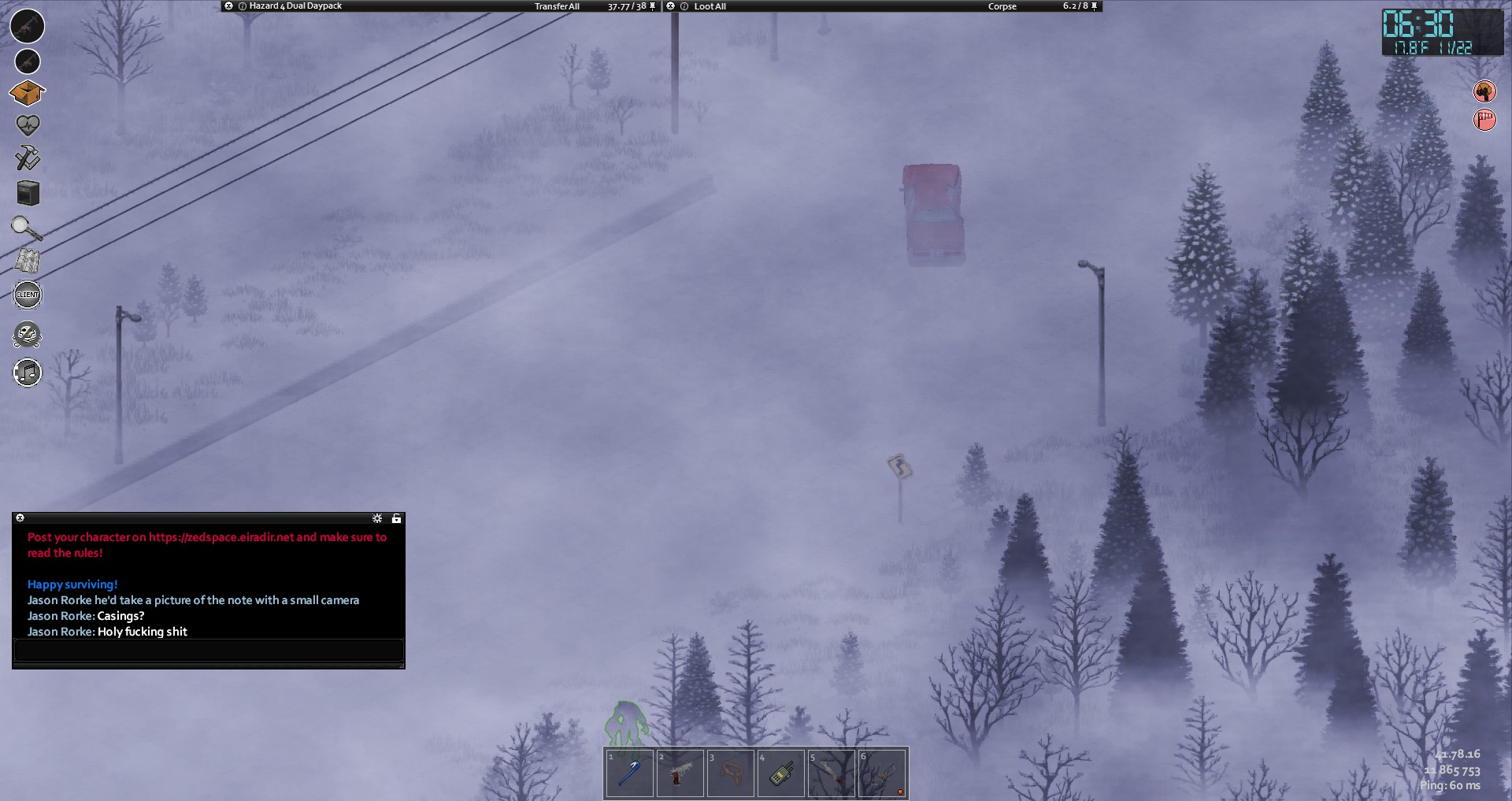
Task: Select the walkie-talkie hotbar slot
Action: point(780,773)
